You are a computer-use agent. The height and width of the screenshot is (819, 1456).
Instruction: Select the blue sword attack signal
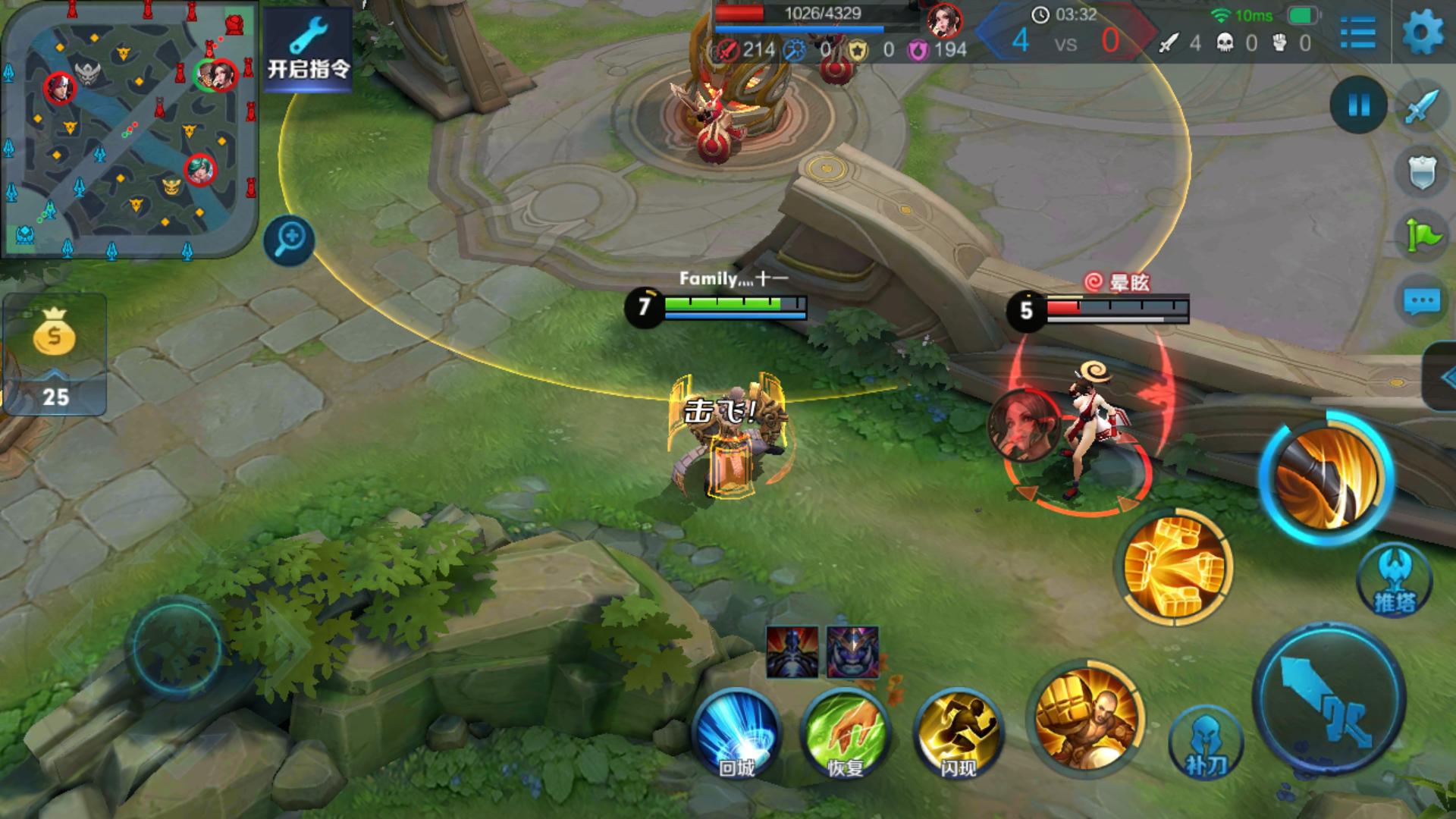(1421, 106)
